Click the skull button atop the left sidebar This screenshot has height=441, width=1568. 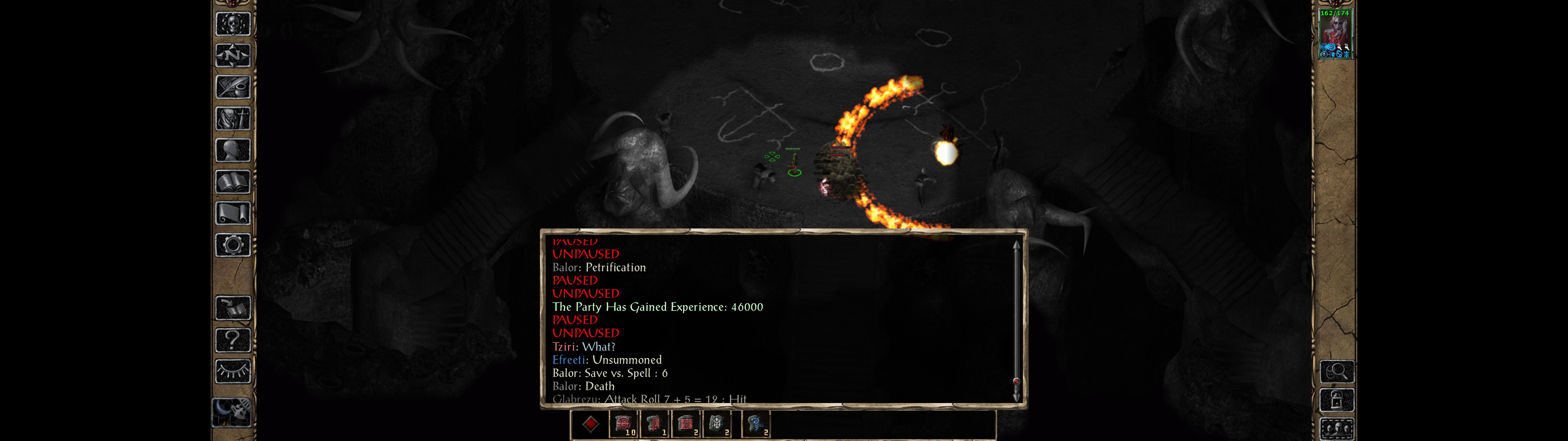click(x=232, y=24)
